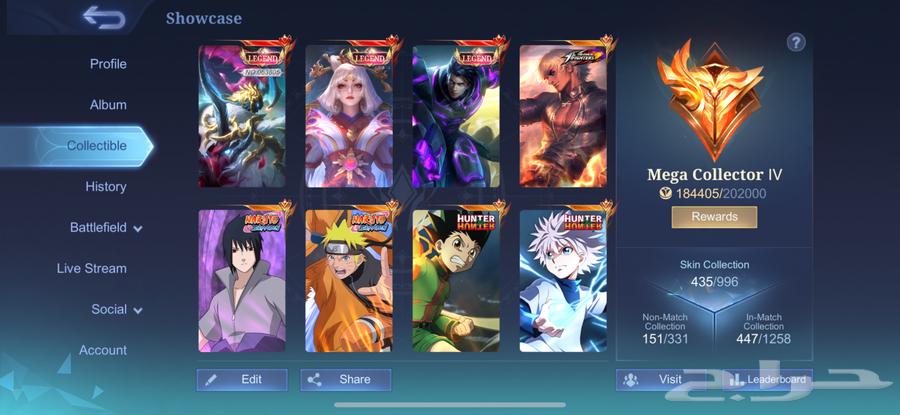900x415 pixels.
Task: Expand the Social menu
Action: 116,310
